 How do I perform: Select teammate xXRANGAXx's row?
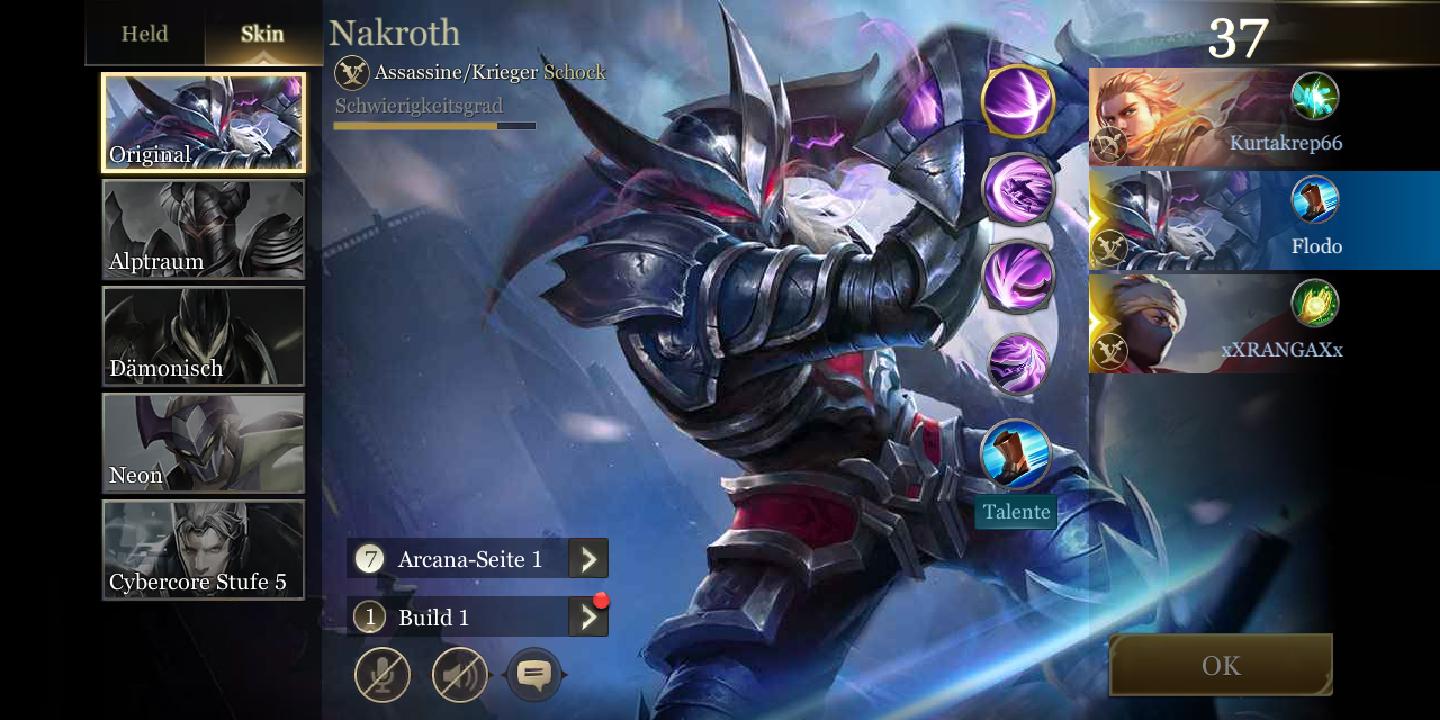point(1215,323)
